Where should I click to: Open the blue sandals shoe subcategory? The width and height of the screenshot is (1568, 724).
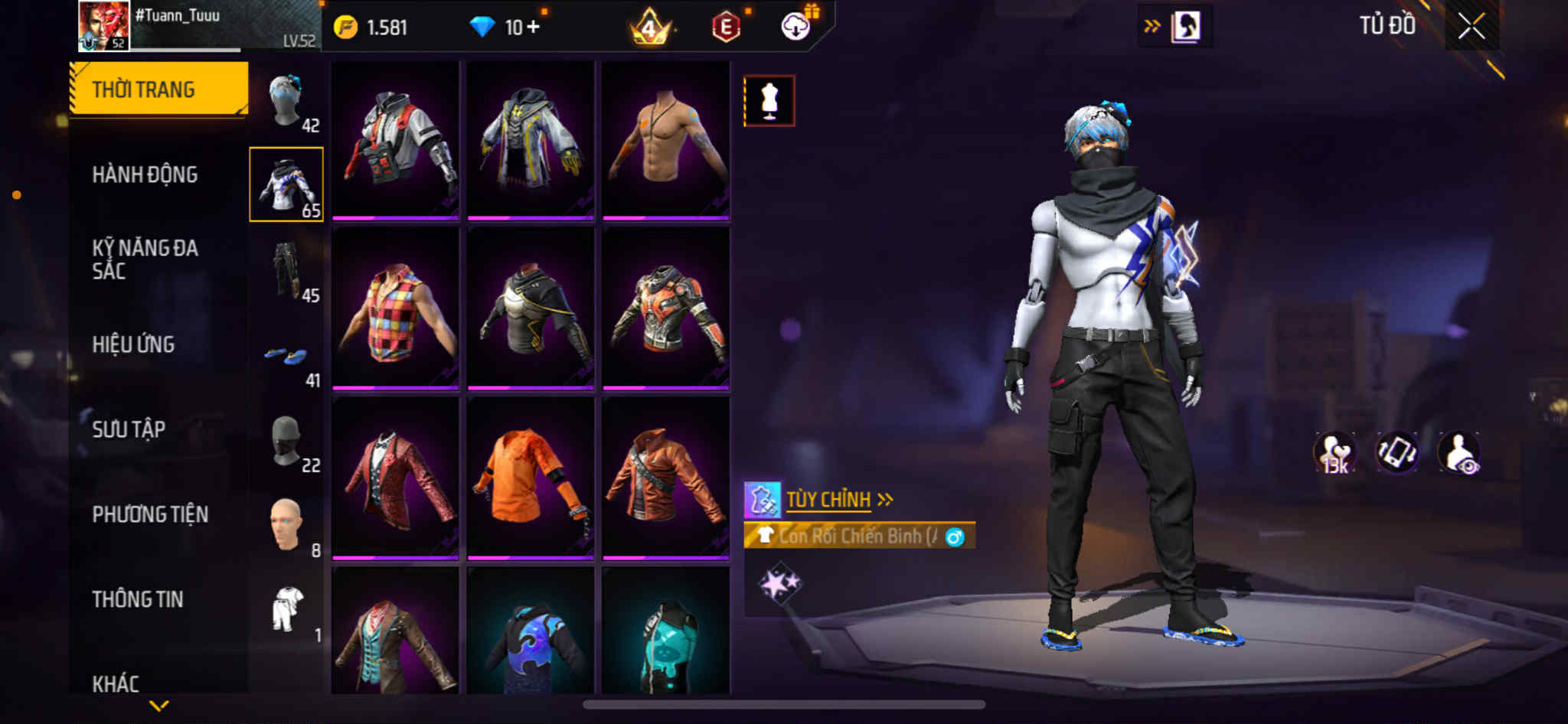287,357
